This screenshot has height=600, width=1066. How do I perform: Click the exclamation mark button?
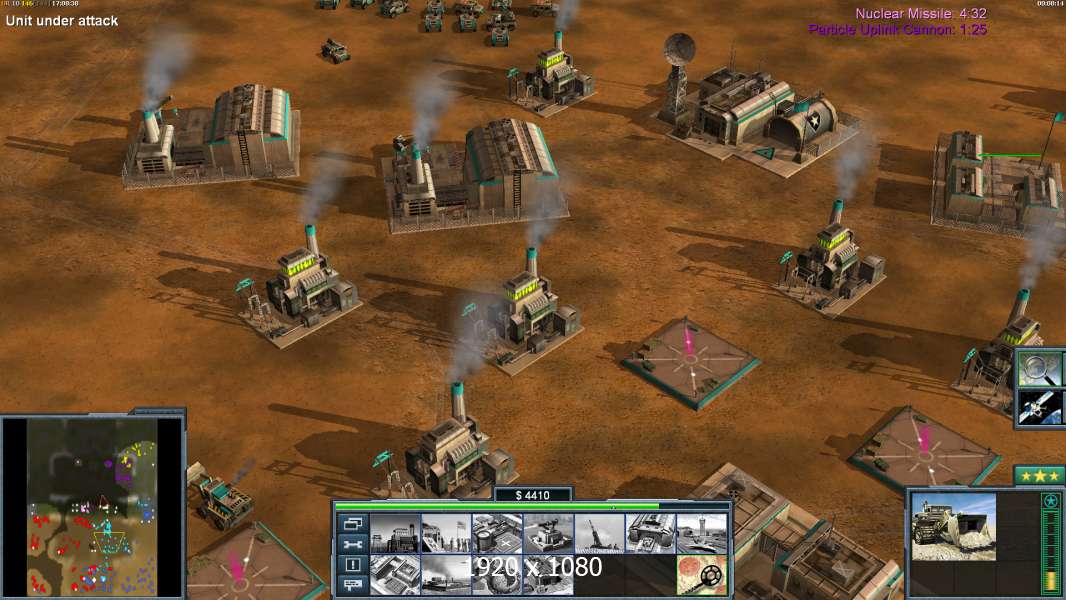click(x=351, y=565)
